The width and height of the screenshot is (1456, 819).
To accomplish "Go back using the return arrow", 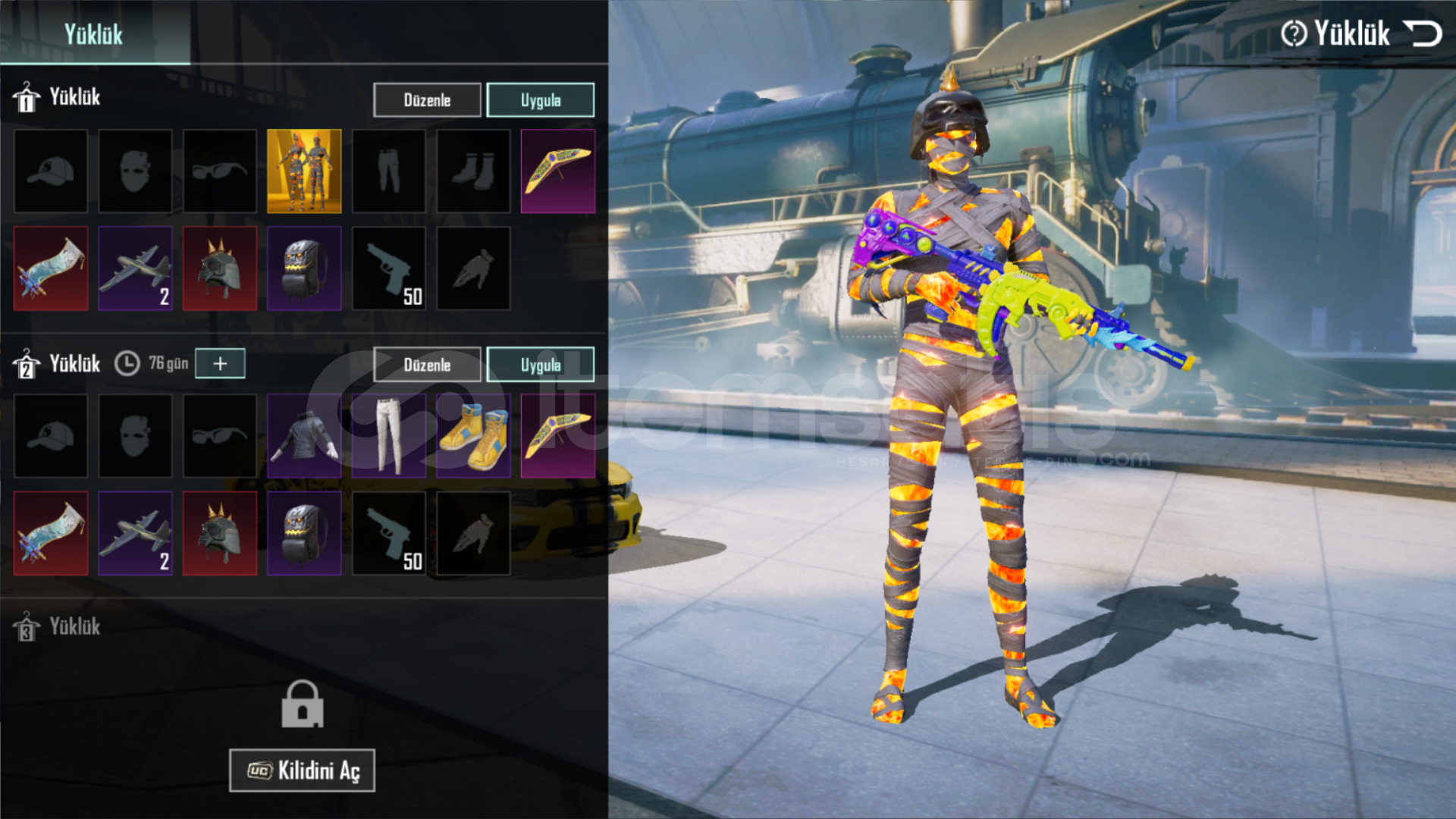I will [x=1422, y=34].
